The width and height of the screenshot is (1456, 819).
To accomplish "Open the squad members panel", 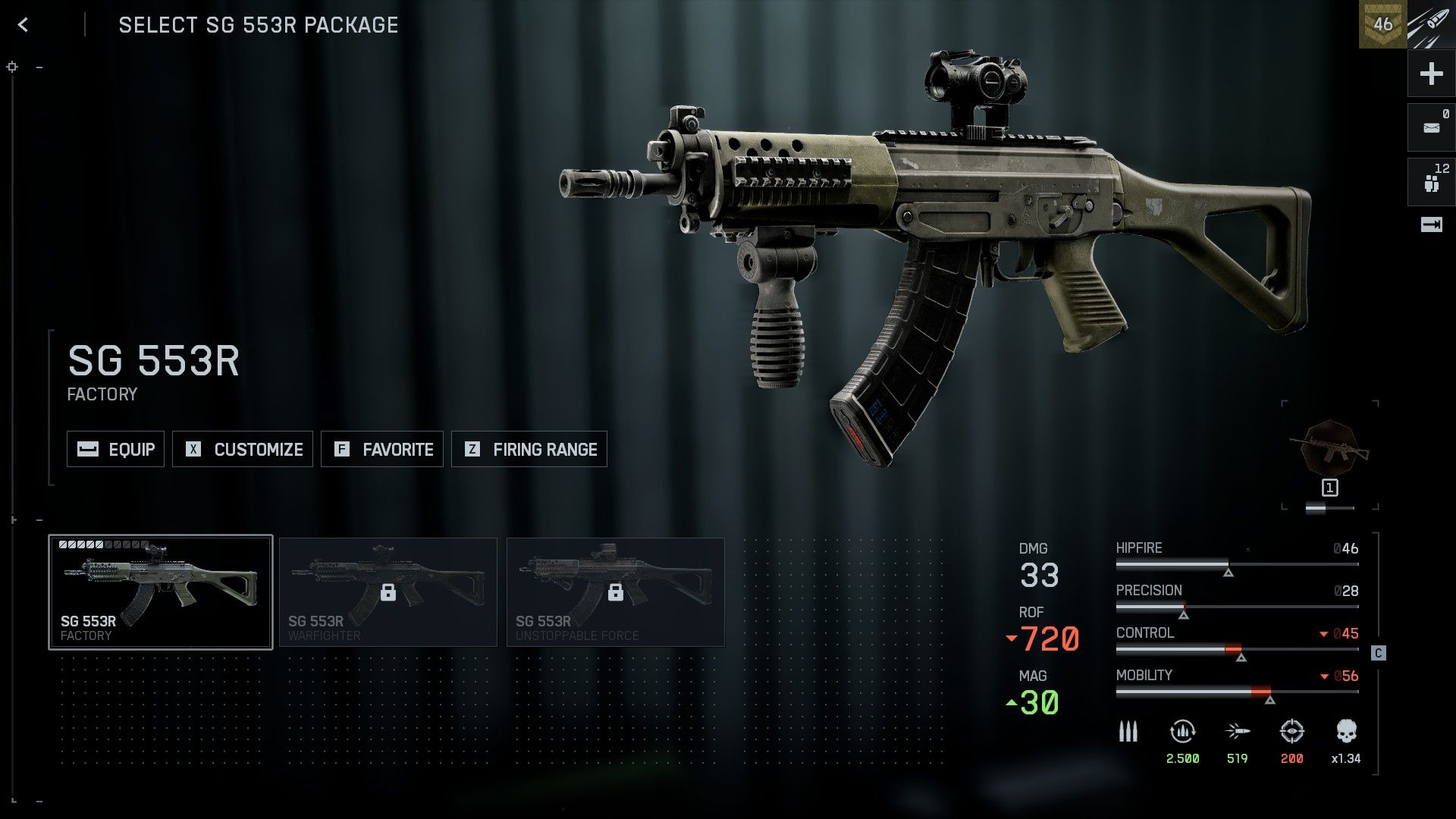I will pyautogui.click(x=1431, y=182).
